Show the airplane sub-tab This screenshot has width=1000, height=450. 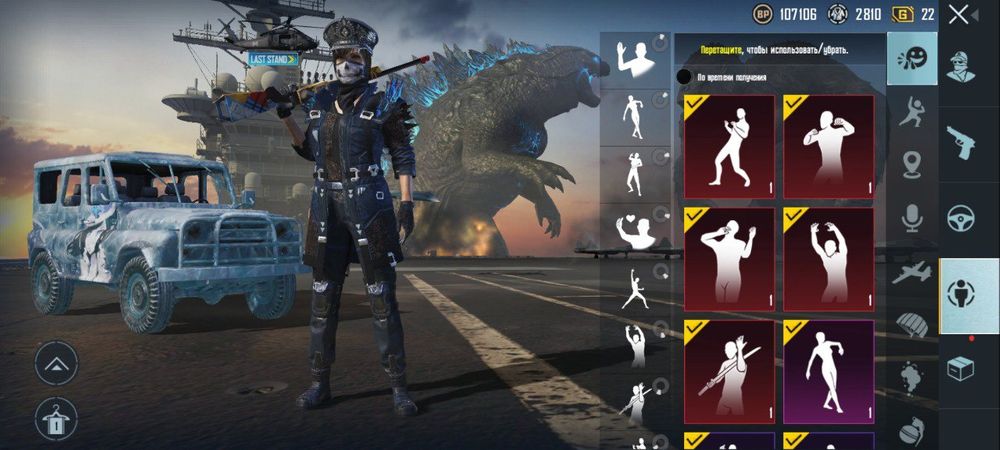coord(911,271)
